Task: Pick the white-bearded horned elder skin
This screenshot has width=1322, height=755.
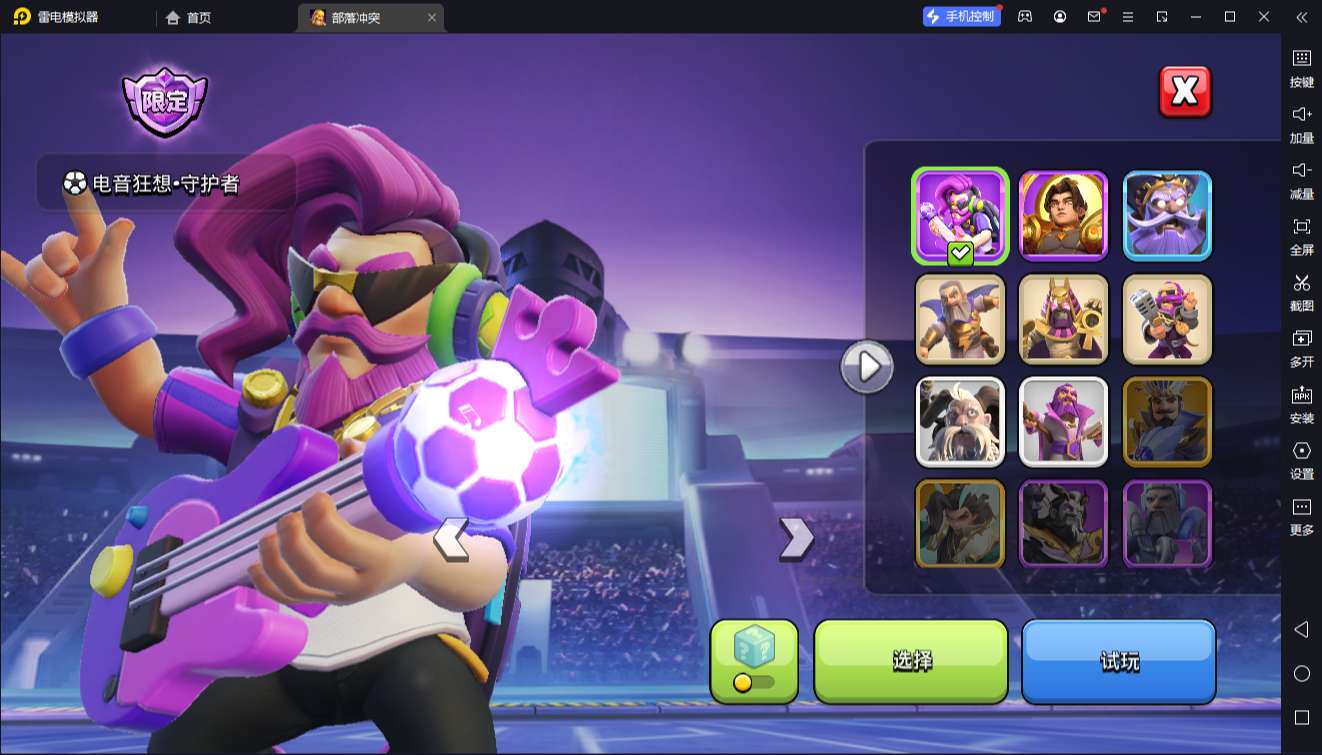Action: point(960,422)
